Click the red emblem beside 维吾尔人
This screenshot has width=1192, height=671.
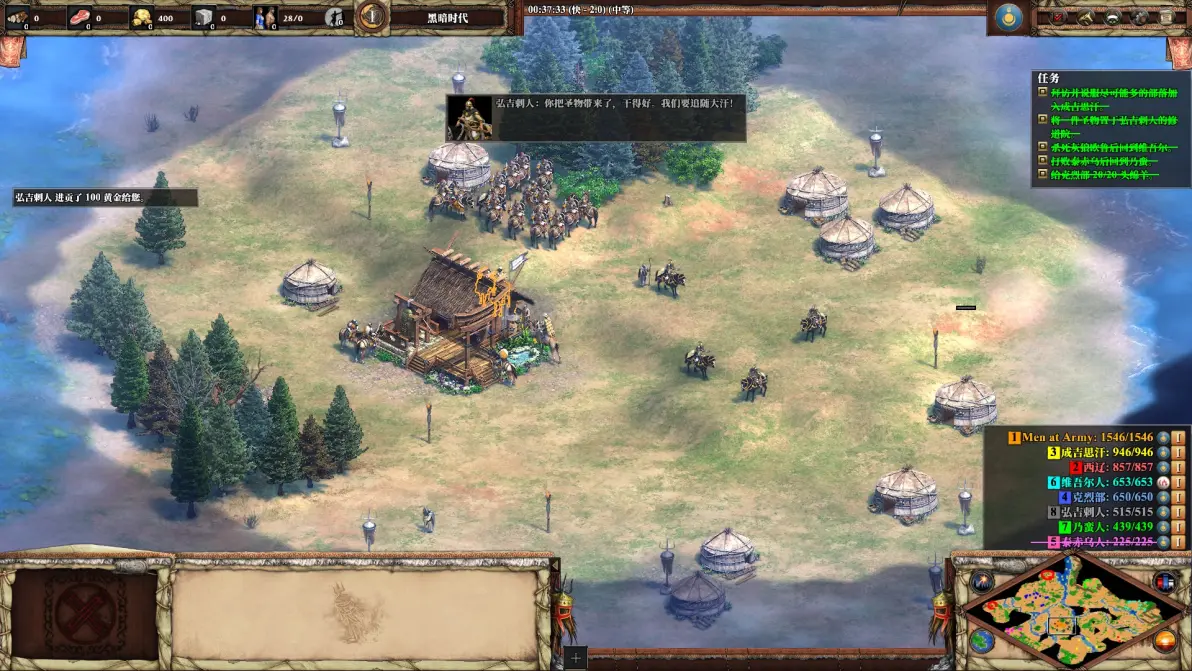(x=1163, y=482)
